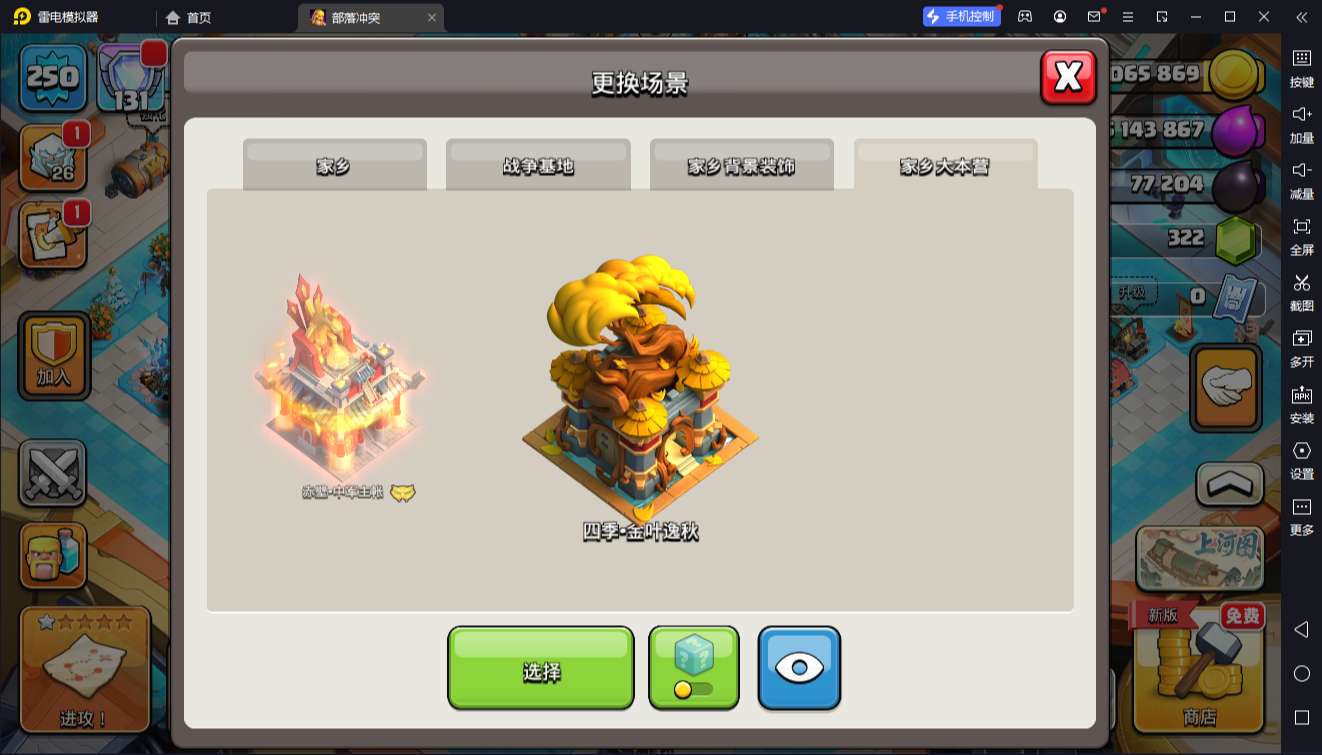Start an attack with 进攻 button
The width and height of the screenshot is (1322, 755).
[85, 670]
